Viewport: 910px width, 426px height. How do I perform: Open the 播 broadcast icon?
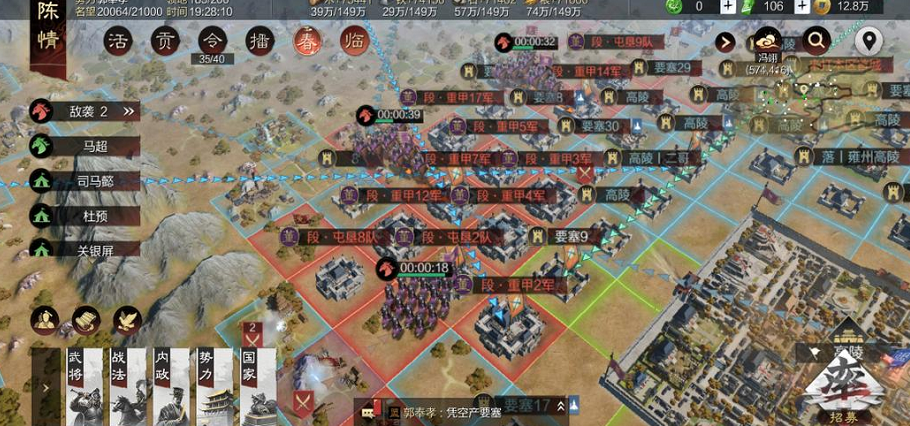[260, 42]
